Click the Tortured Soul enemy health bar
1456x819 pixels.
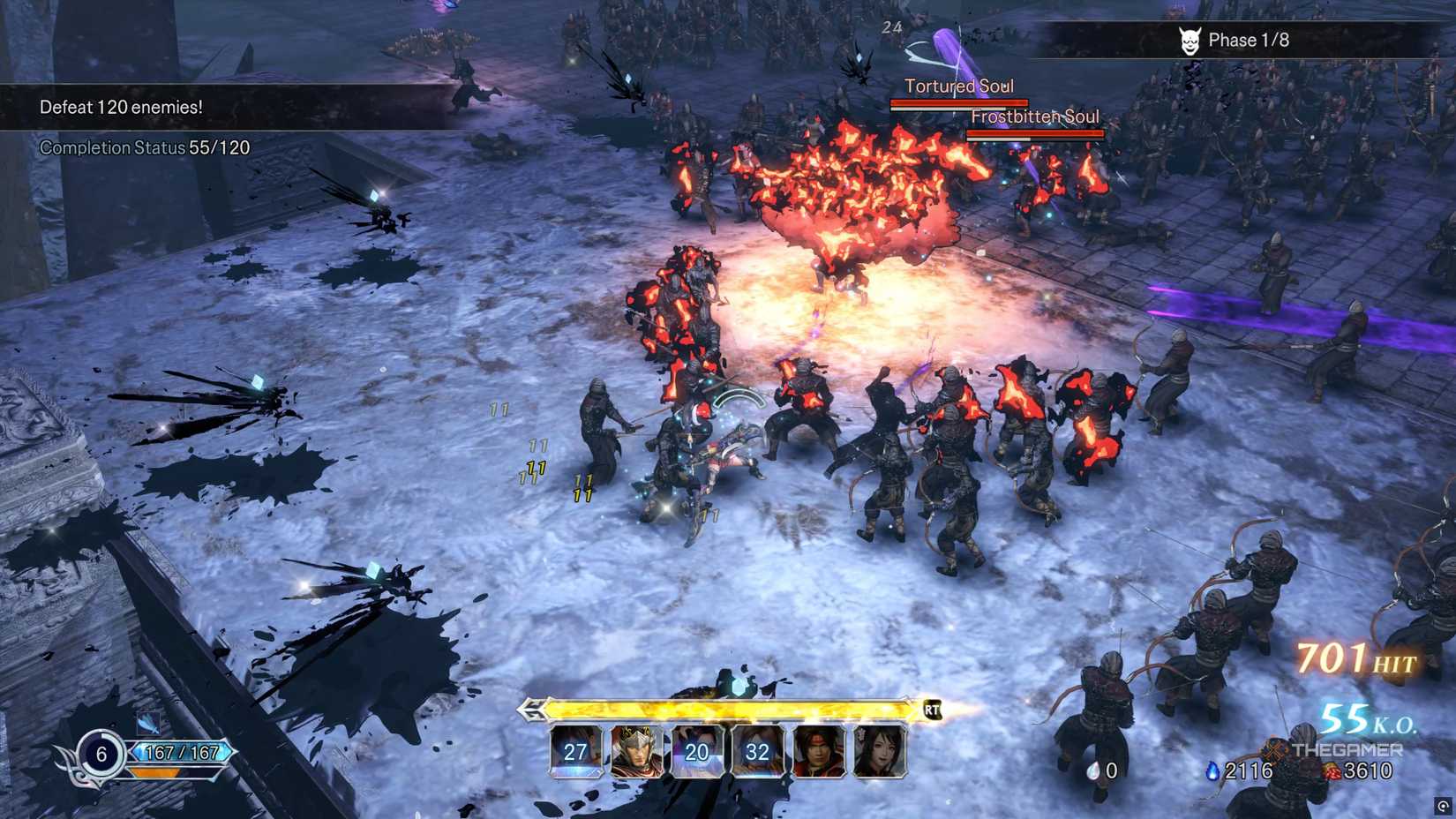[x=959, y=102]
